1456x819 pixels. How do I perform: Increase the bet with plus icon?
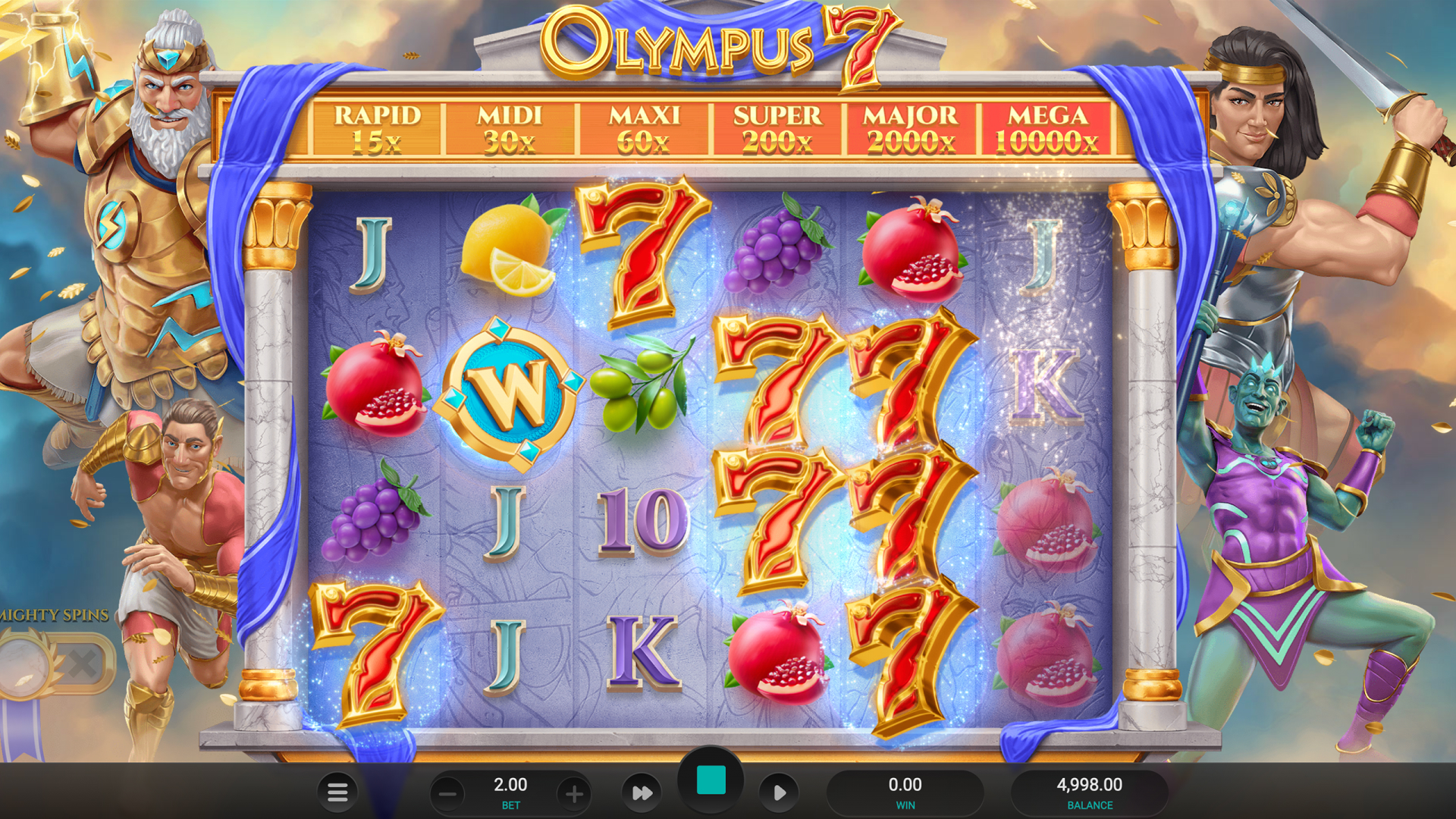[574, 792]
